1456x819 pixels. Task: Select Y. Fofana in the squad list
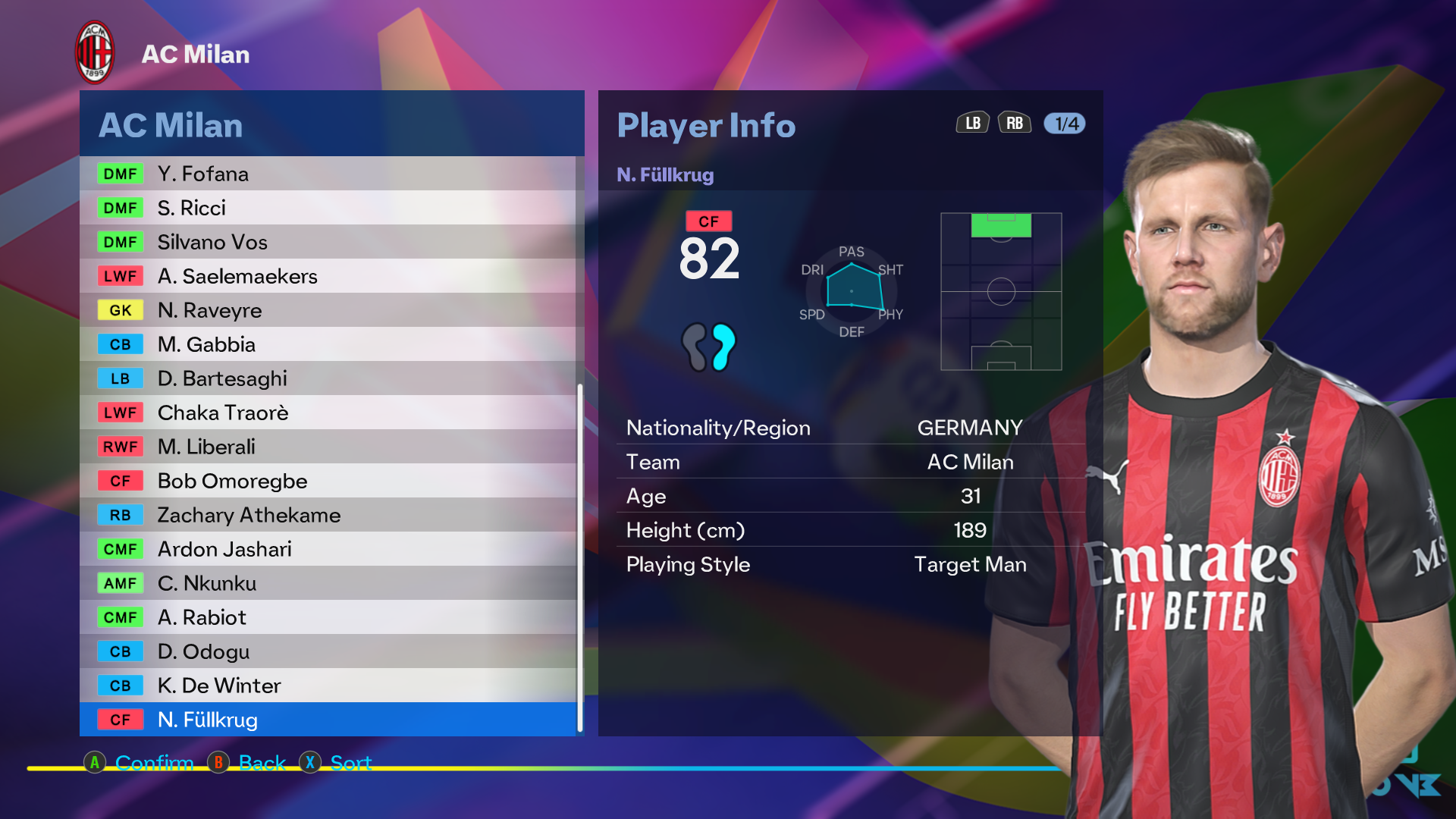tap(328, 174)
